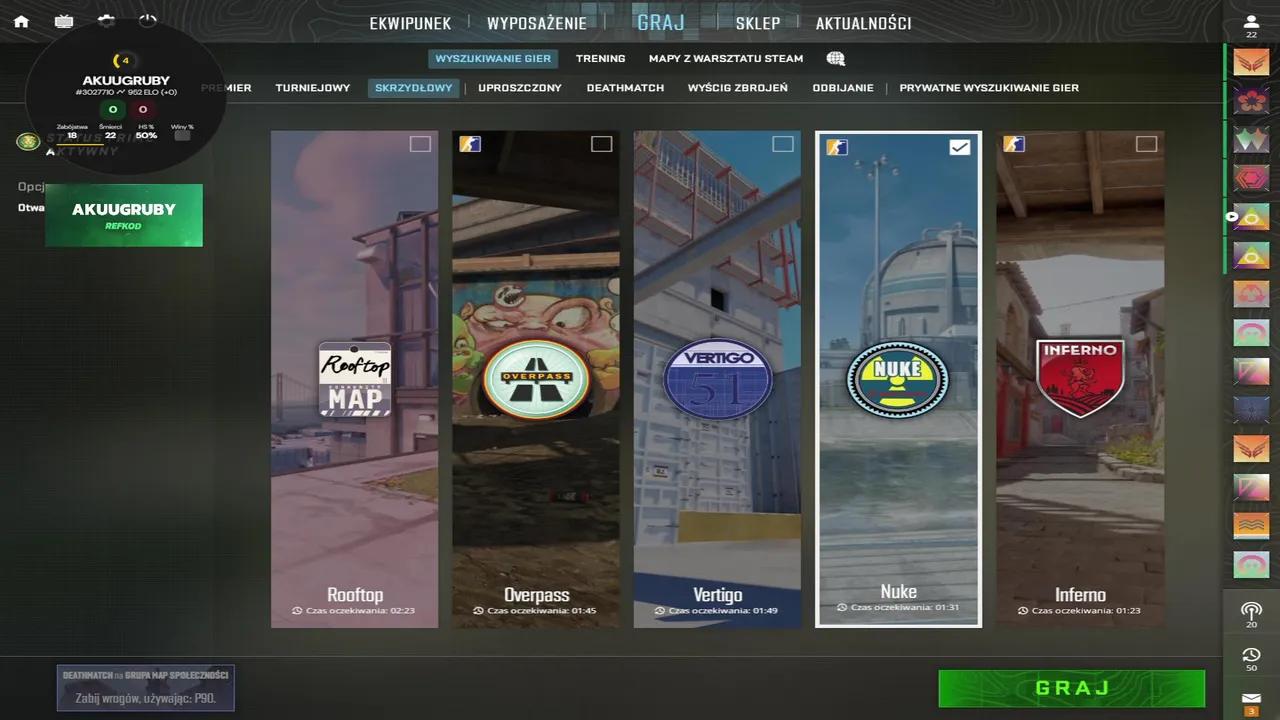Click the power/quit game icon
This screenshot has width=1280, height=720.
click(149, 20)
